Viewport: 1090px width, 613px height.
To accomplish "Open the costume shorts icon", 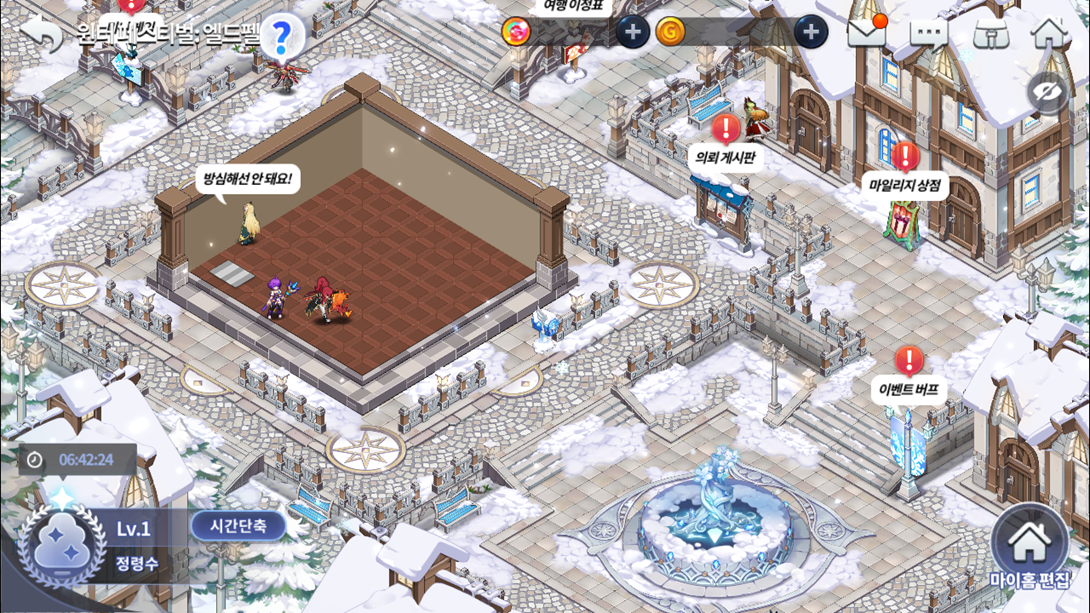I will pos(990,34).
